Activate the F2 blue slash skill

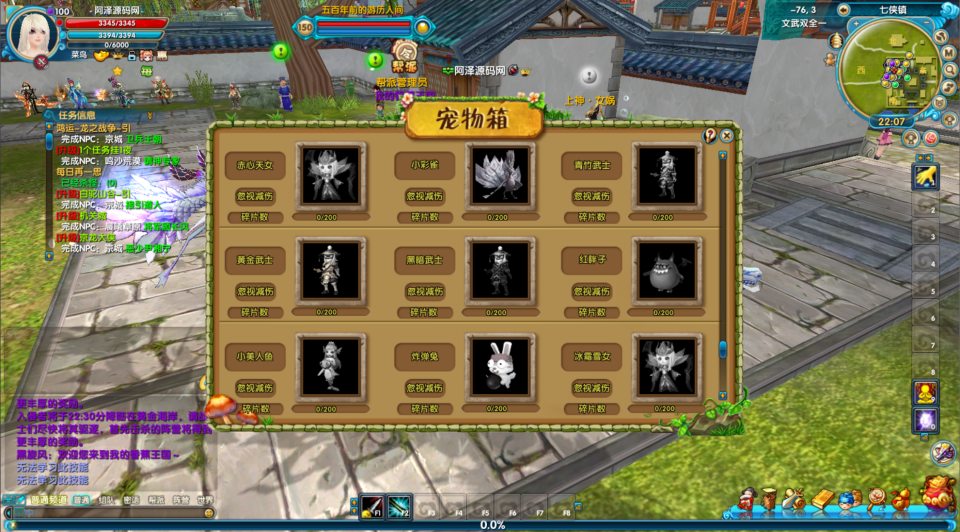(x=400, y=506)
